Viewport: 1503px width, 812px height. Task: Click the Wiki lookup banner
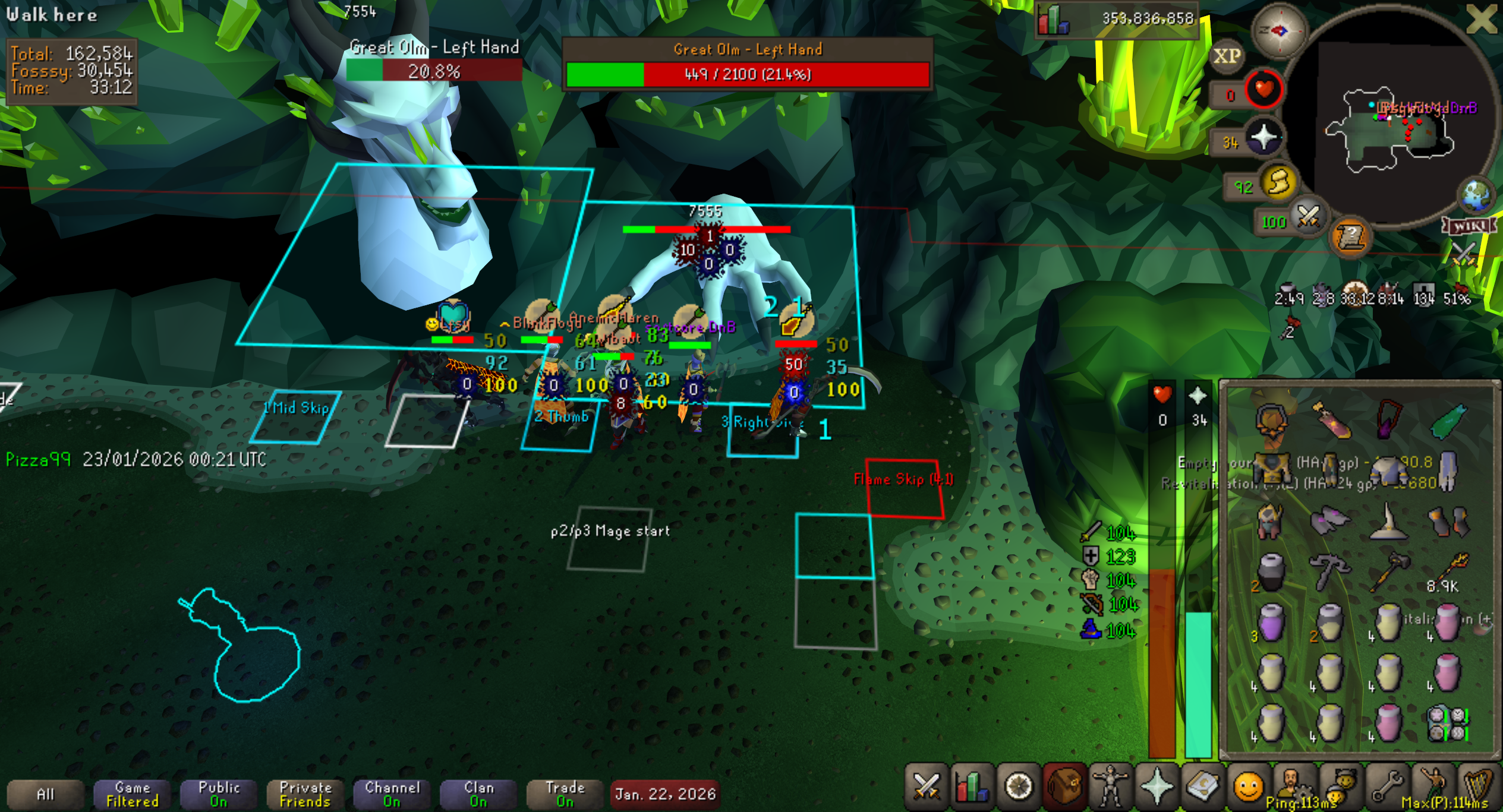[1469, 226]
